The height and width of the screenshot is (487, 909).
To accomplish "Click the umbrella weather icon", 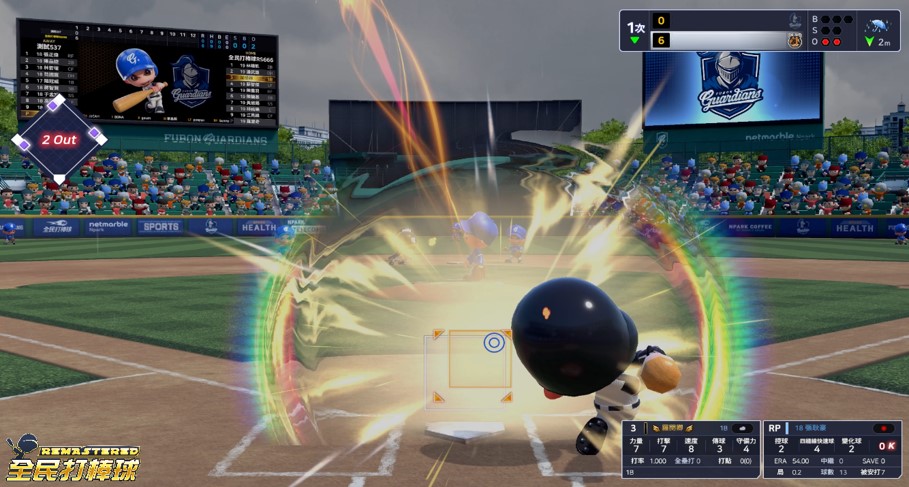I will (x=878, y=26).
